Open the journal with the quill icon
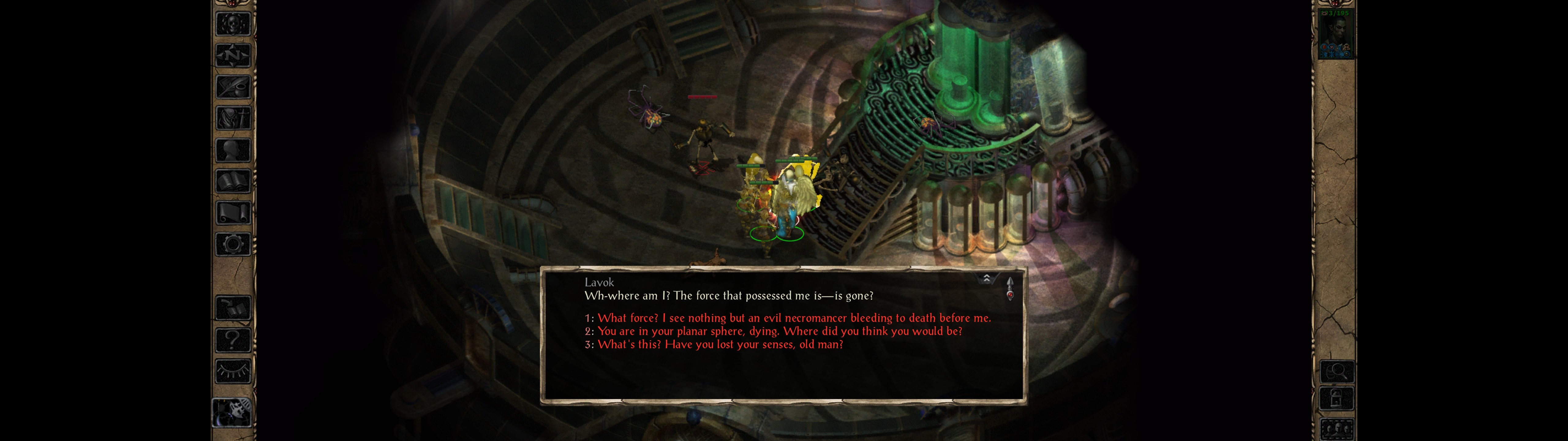The width and height of the screenshot is (1568, 441). (x=233, y=87)
